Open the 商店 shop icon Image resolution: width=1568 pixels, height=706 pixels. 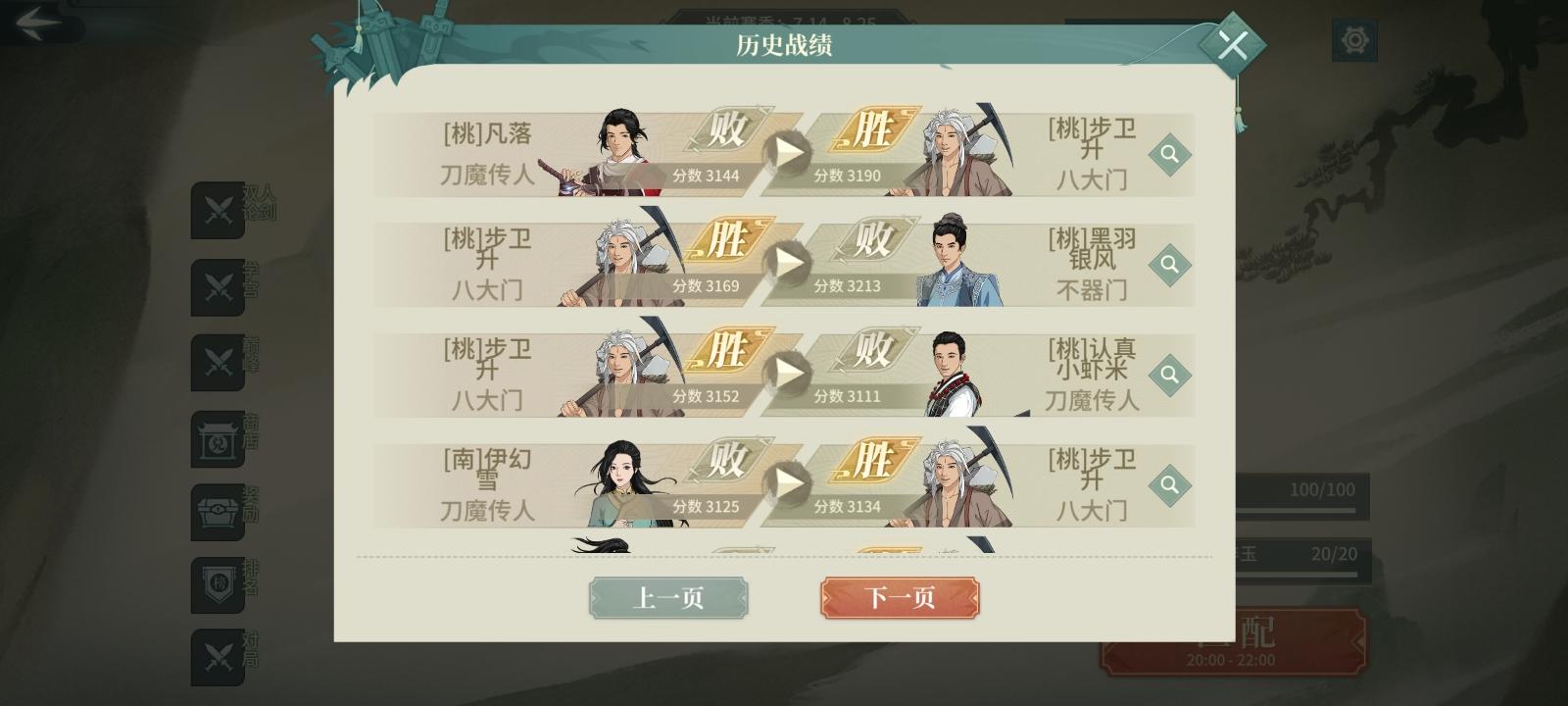tap(218, 438)
